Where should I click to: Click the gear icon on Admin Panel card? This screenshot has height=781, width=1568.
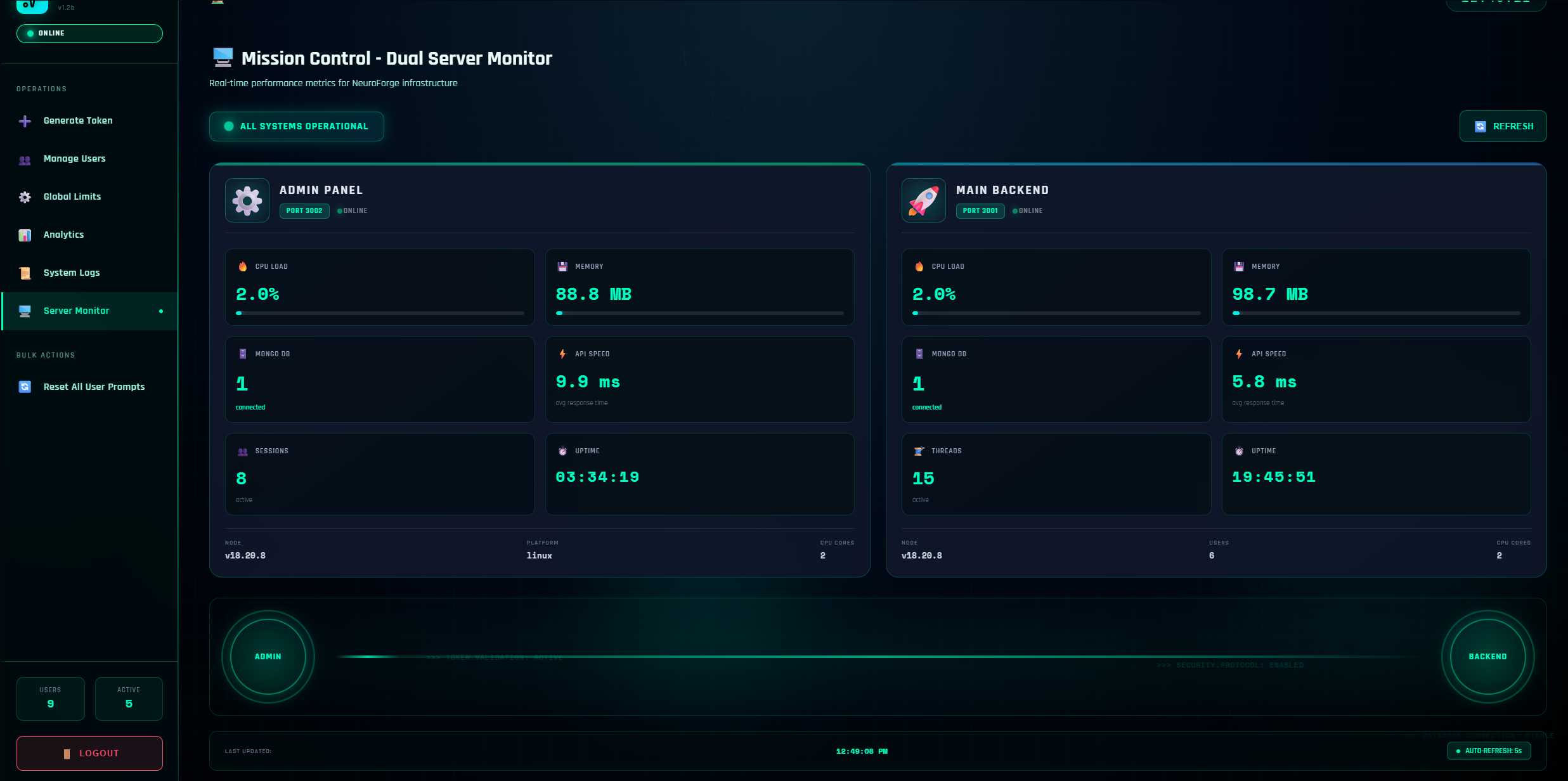tap(247, 200)
